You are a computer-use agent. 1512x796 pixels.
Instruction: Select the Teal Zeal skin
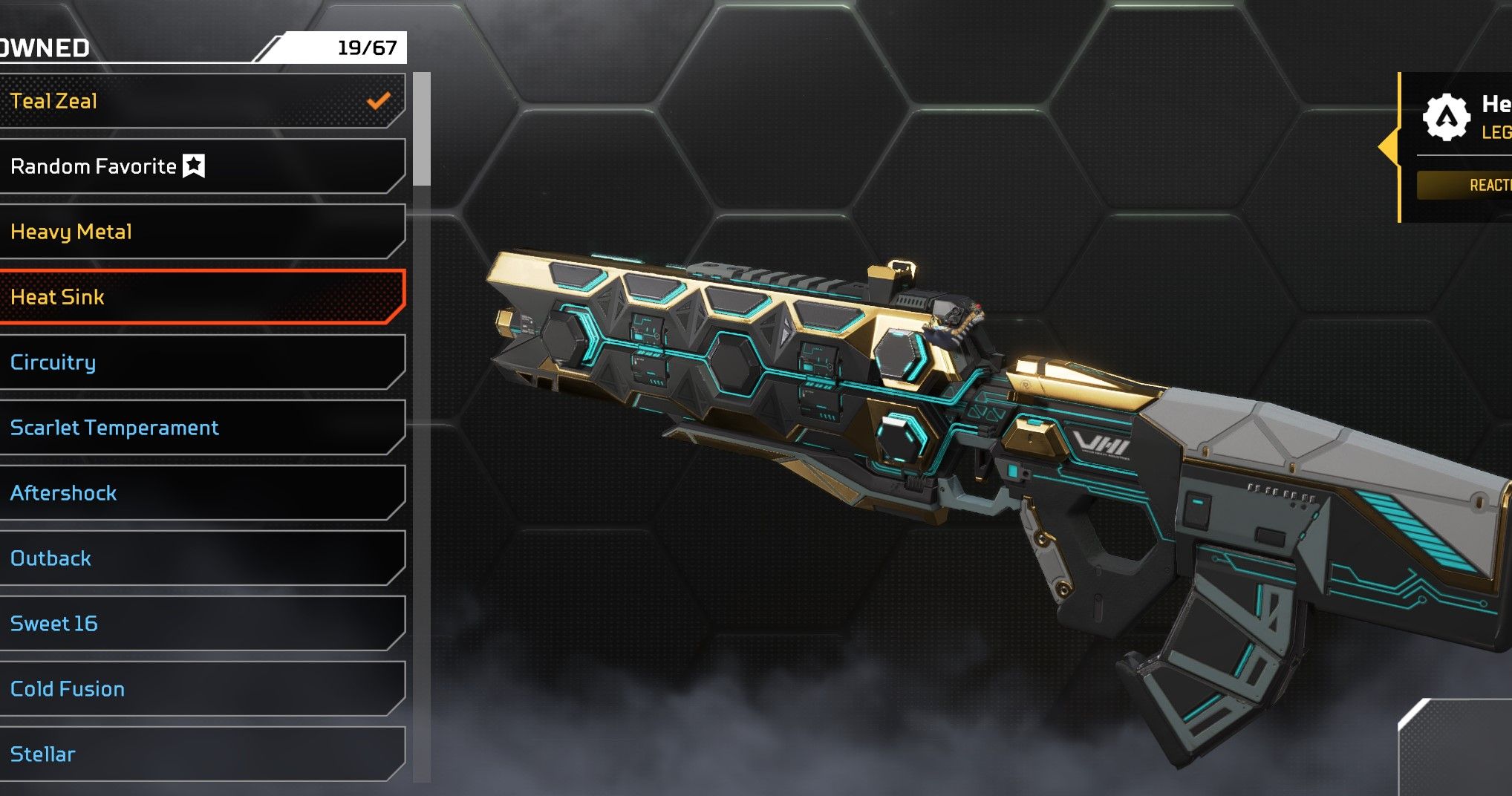coord(201,101)
